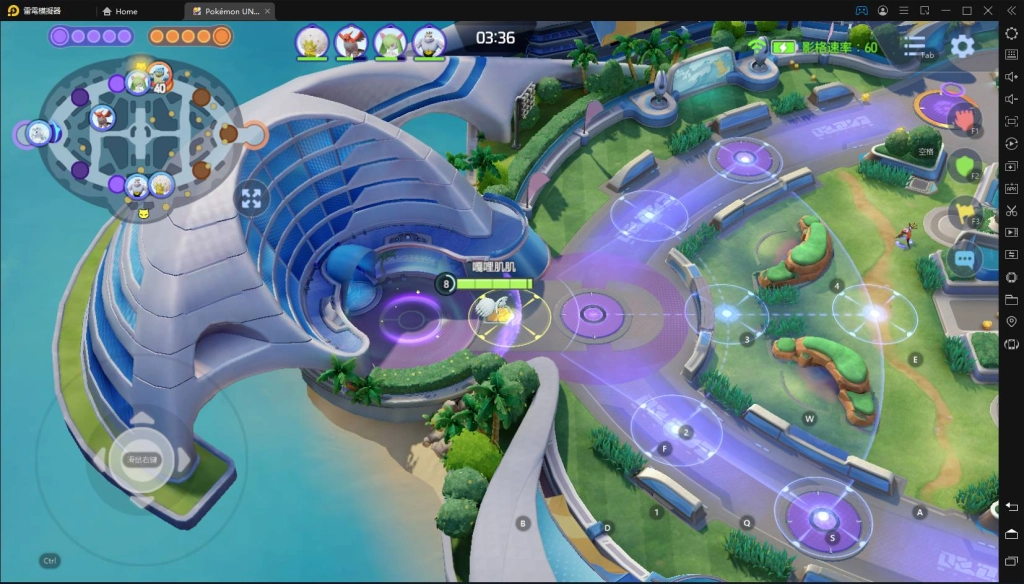Switch to the emulator Home tab
The image size is (1024, 584).
tap(120, 11)
